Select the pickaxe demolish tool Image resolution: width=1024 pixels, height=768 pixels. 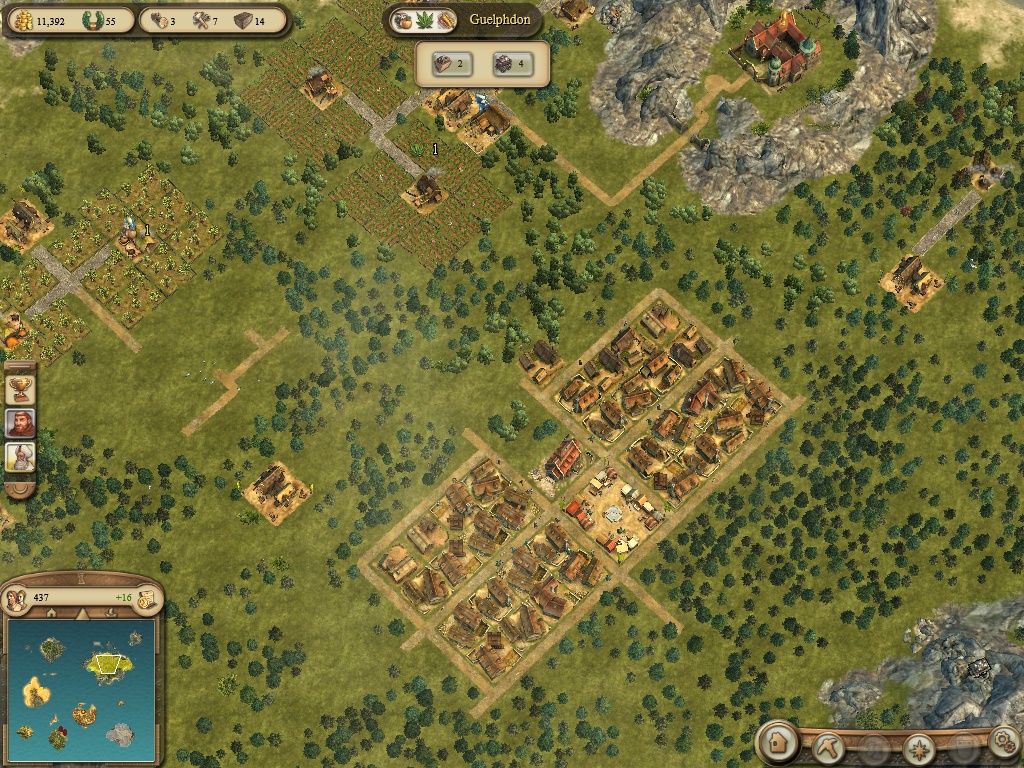tap(829, 746)
